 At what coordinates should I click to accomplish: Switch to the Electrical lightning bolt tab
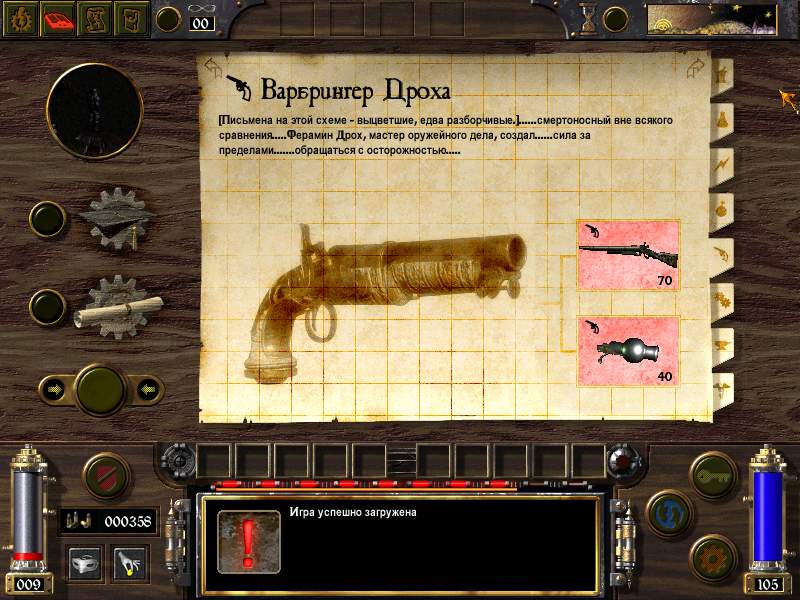click(720, 162)
